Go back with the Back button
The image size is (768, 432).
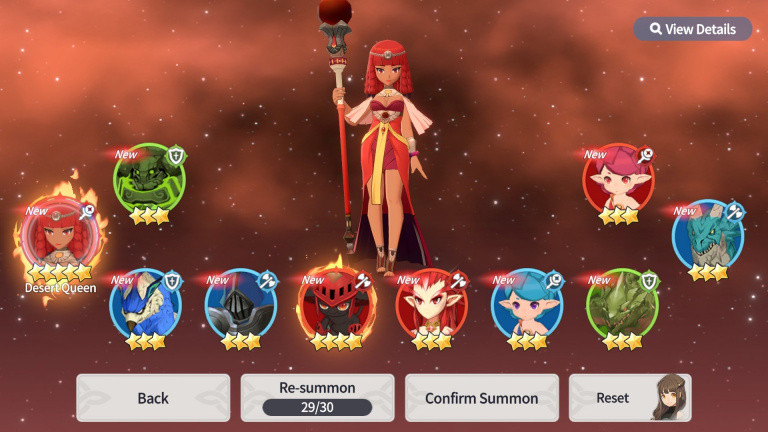point(153,398)
